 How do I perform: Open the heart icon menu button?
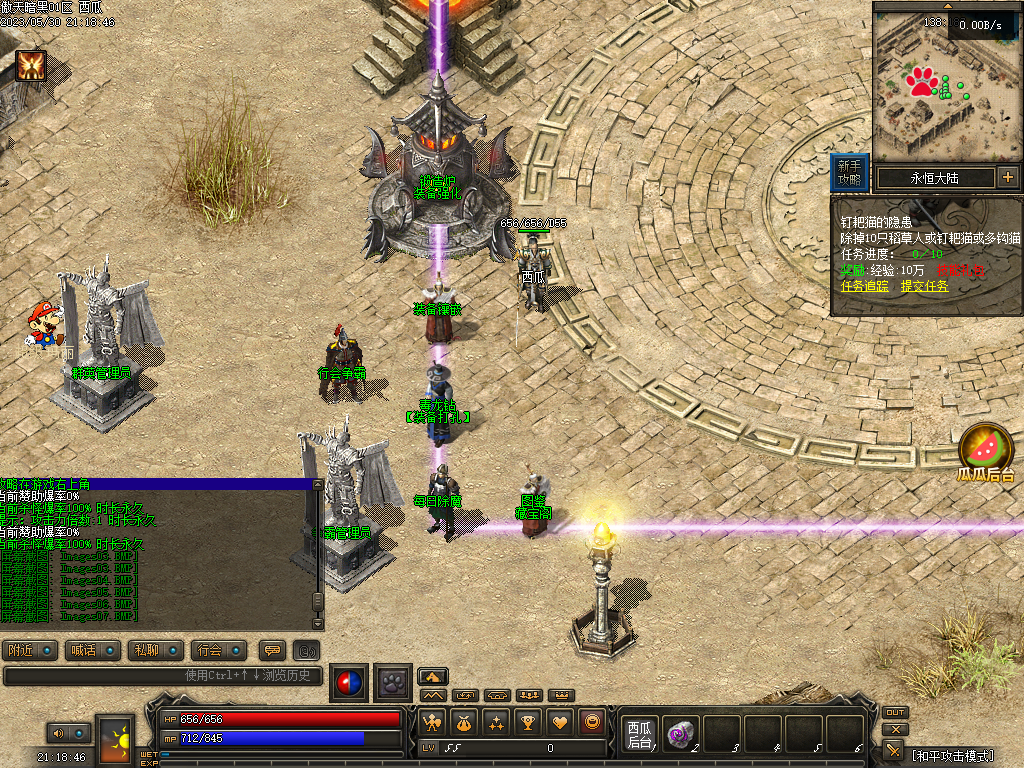[x=561, y=721]
